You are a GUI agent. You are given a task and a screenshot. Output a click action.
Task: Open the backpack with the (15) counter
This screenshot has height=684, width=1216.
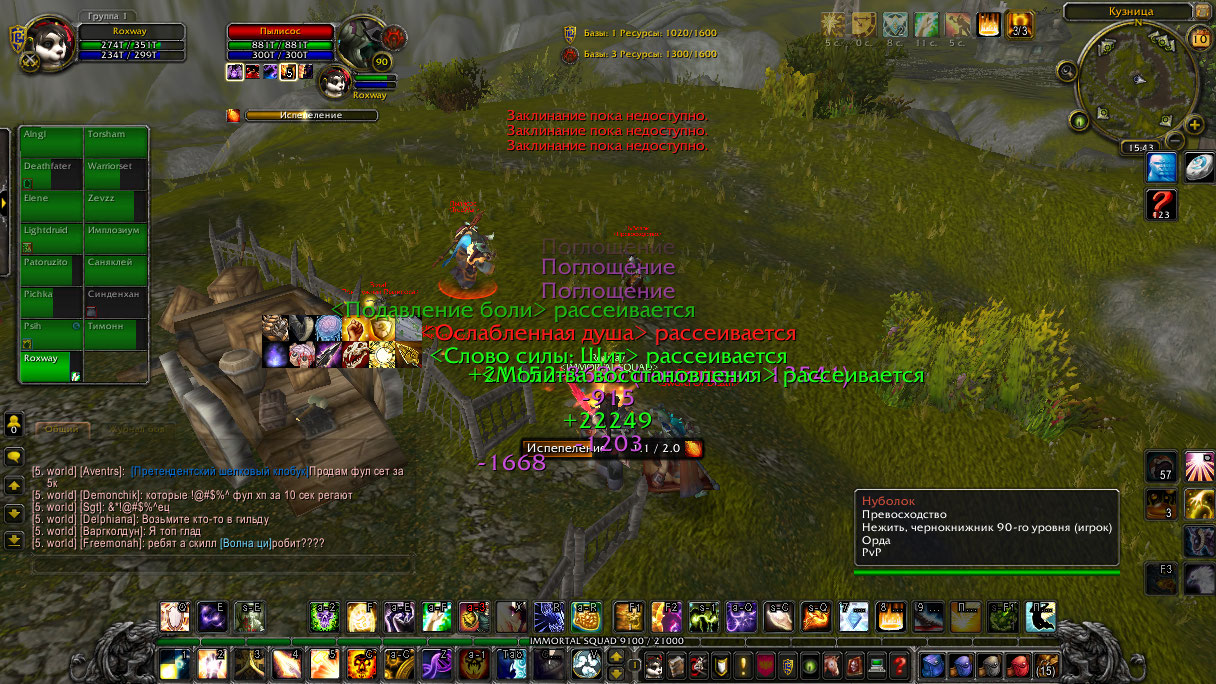1045,665
